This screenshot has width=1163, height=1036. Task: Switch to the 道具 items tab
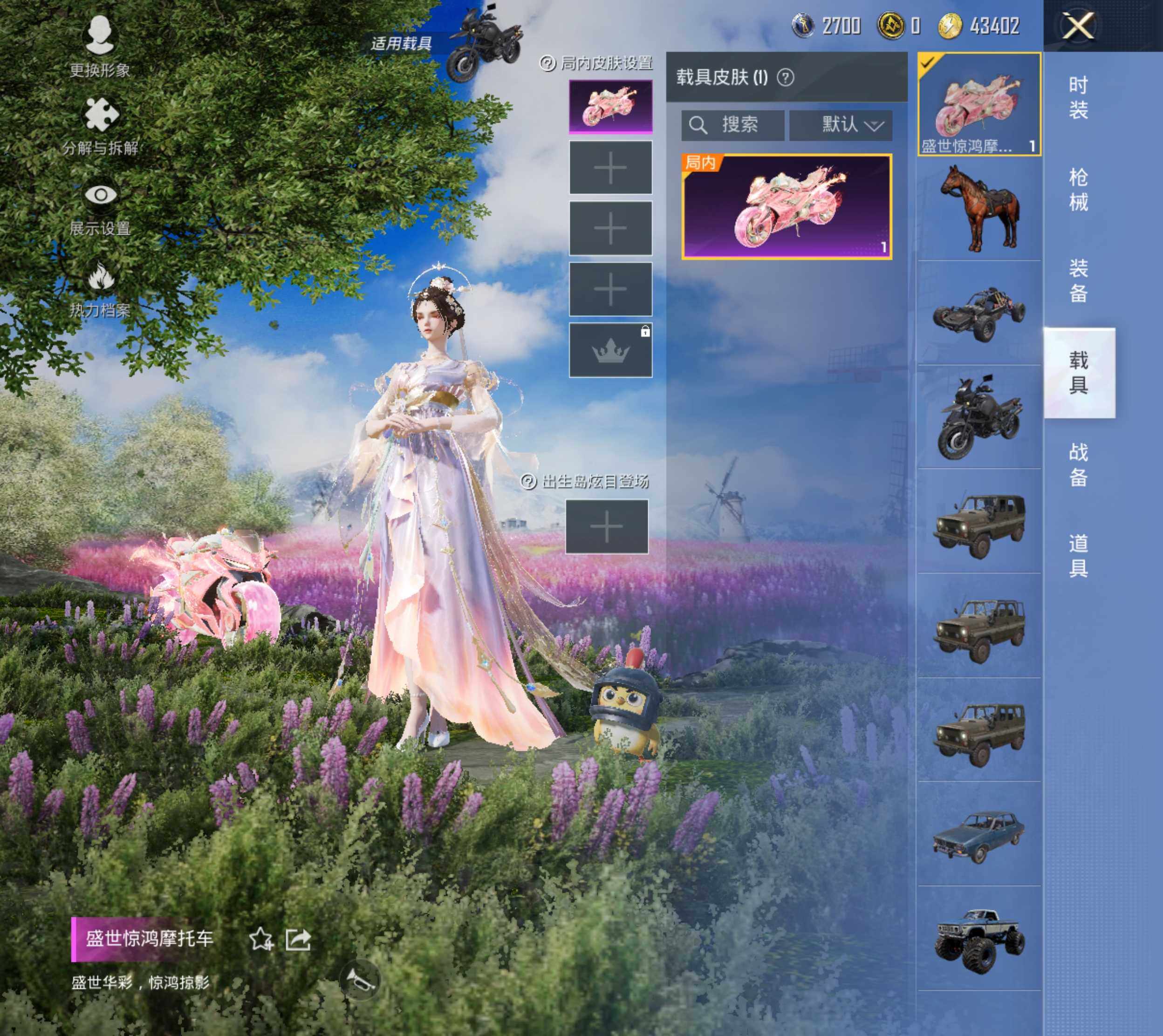1078,556
